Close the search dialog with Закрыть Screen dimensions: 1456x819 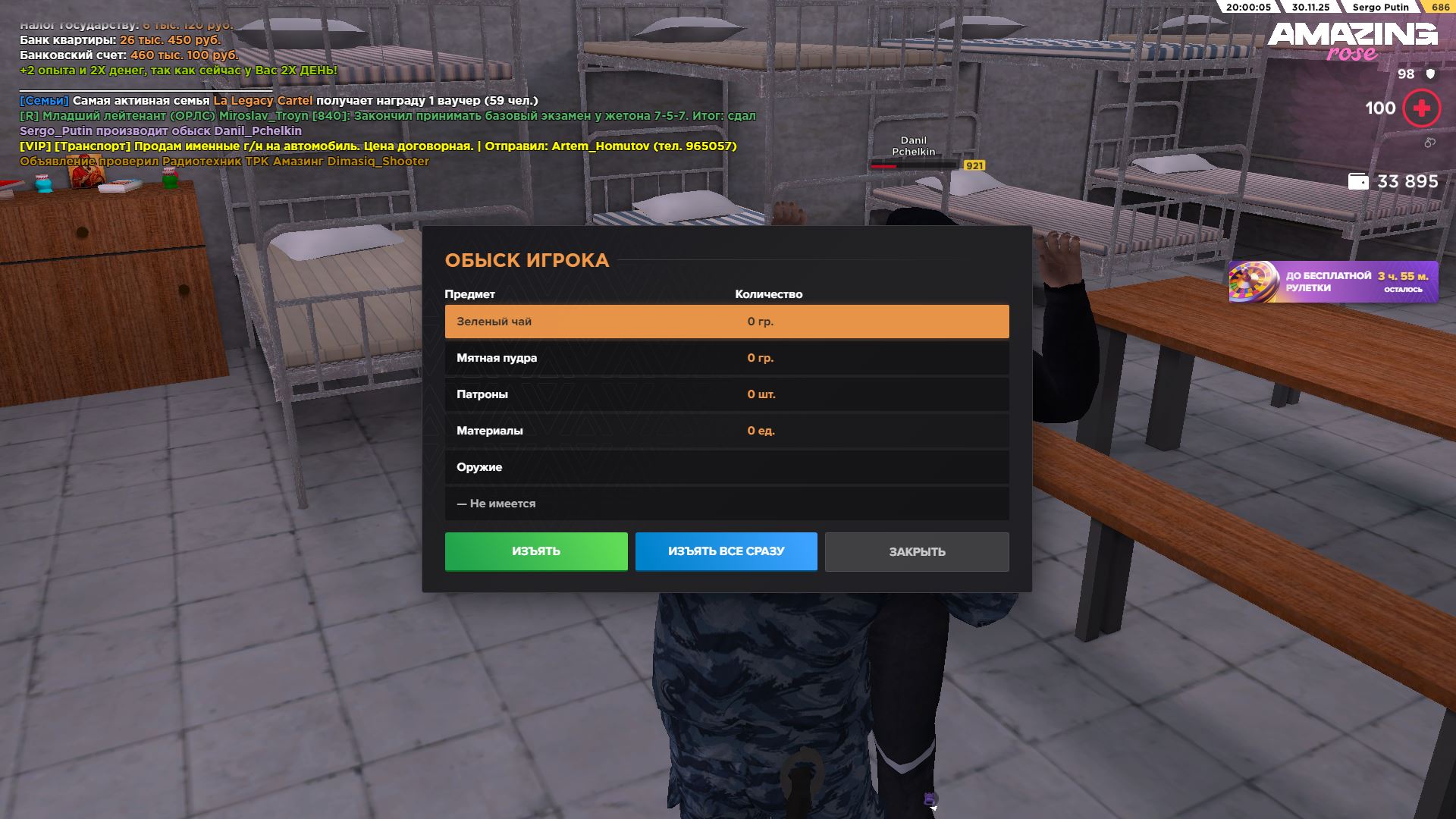(x=916, y=552)
